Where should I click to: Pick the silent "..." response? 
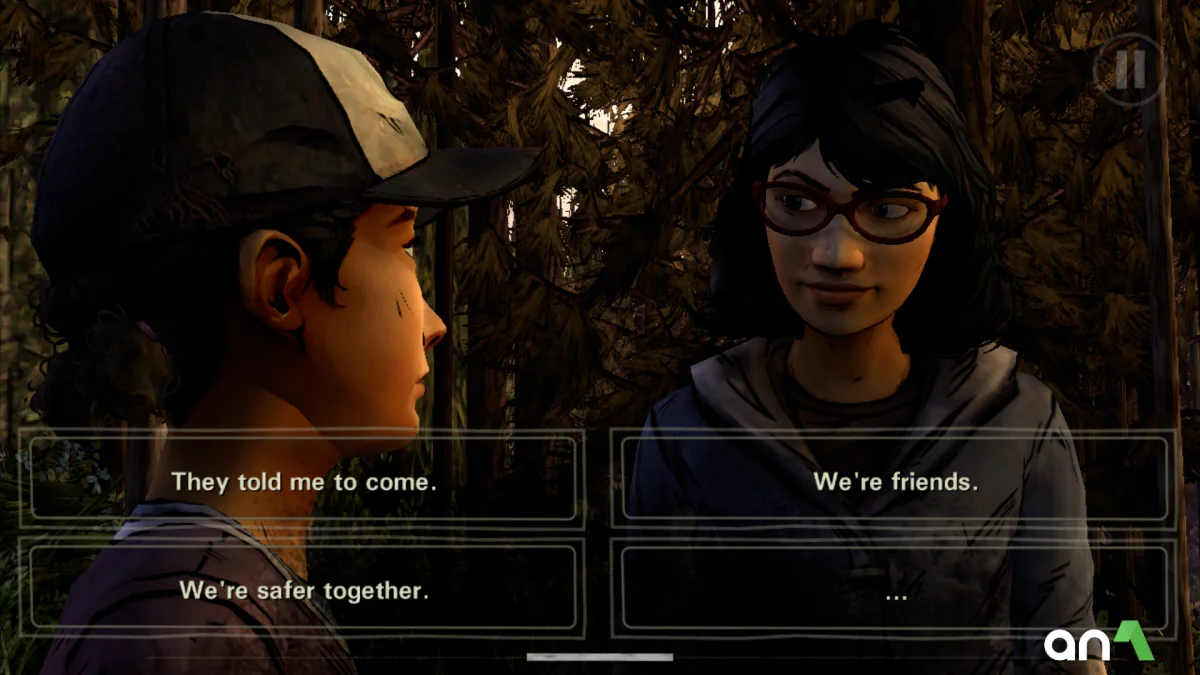click(x=894, y=590)
